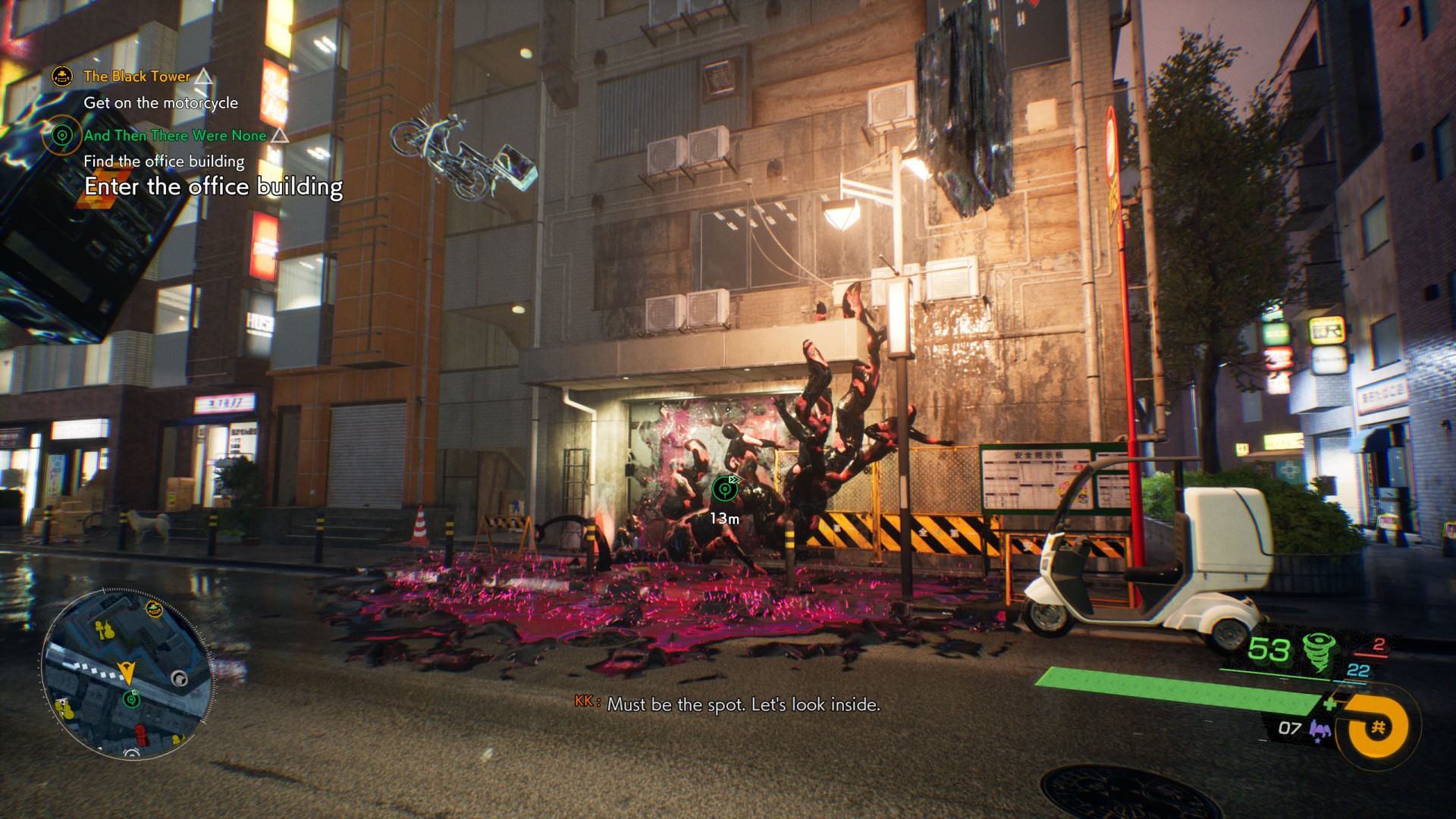Viewport: 1456px width, 819px height.
Task: Select The Black Tower quest entry
Action: (x=136, y=77)
